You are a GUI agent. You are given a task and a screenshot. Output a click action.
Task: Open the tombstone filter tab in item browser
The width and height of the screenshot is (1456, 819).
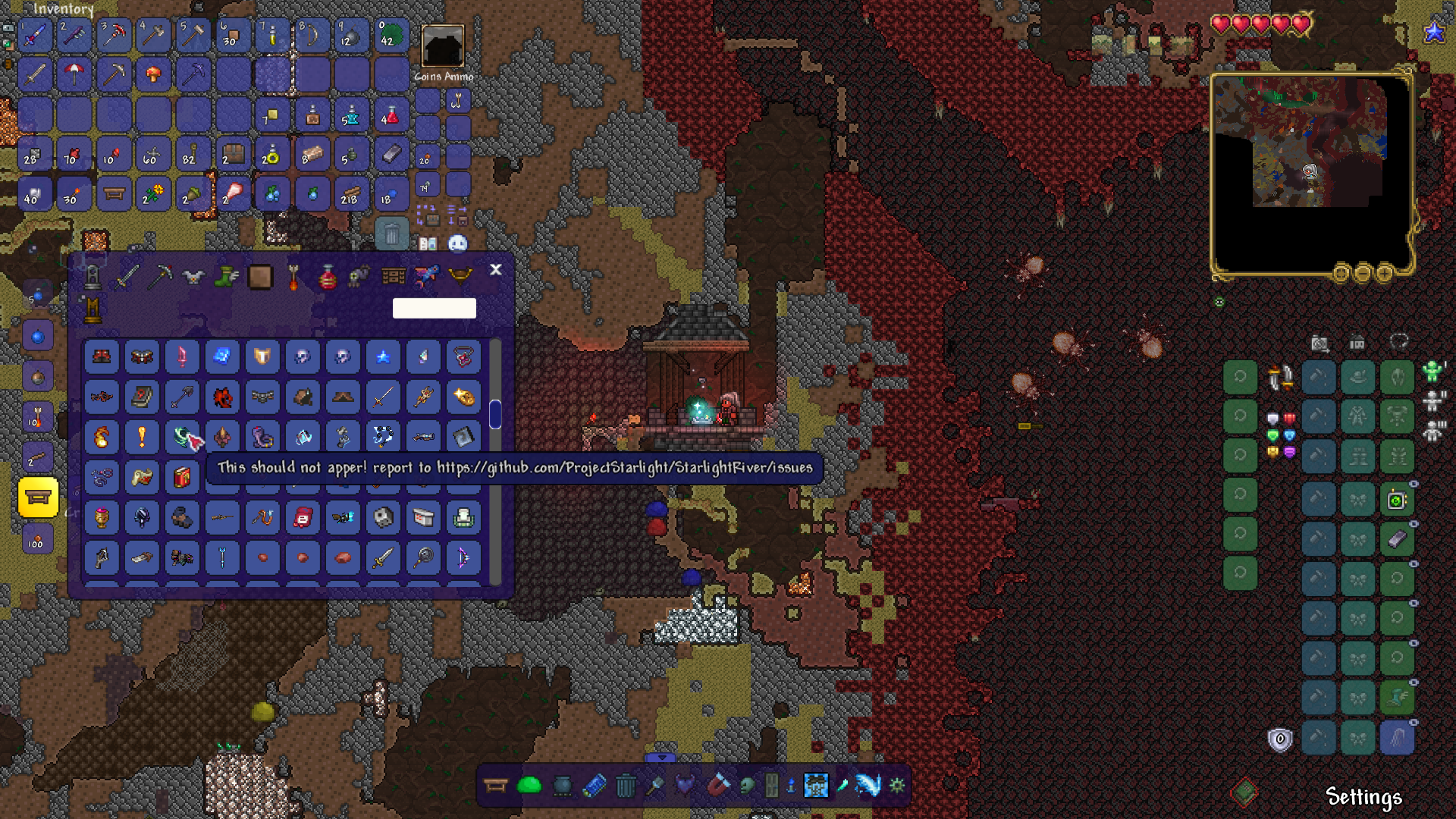pyautogui.click(x=94, y=277)
